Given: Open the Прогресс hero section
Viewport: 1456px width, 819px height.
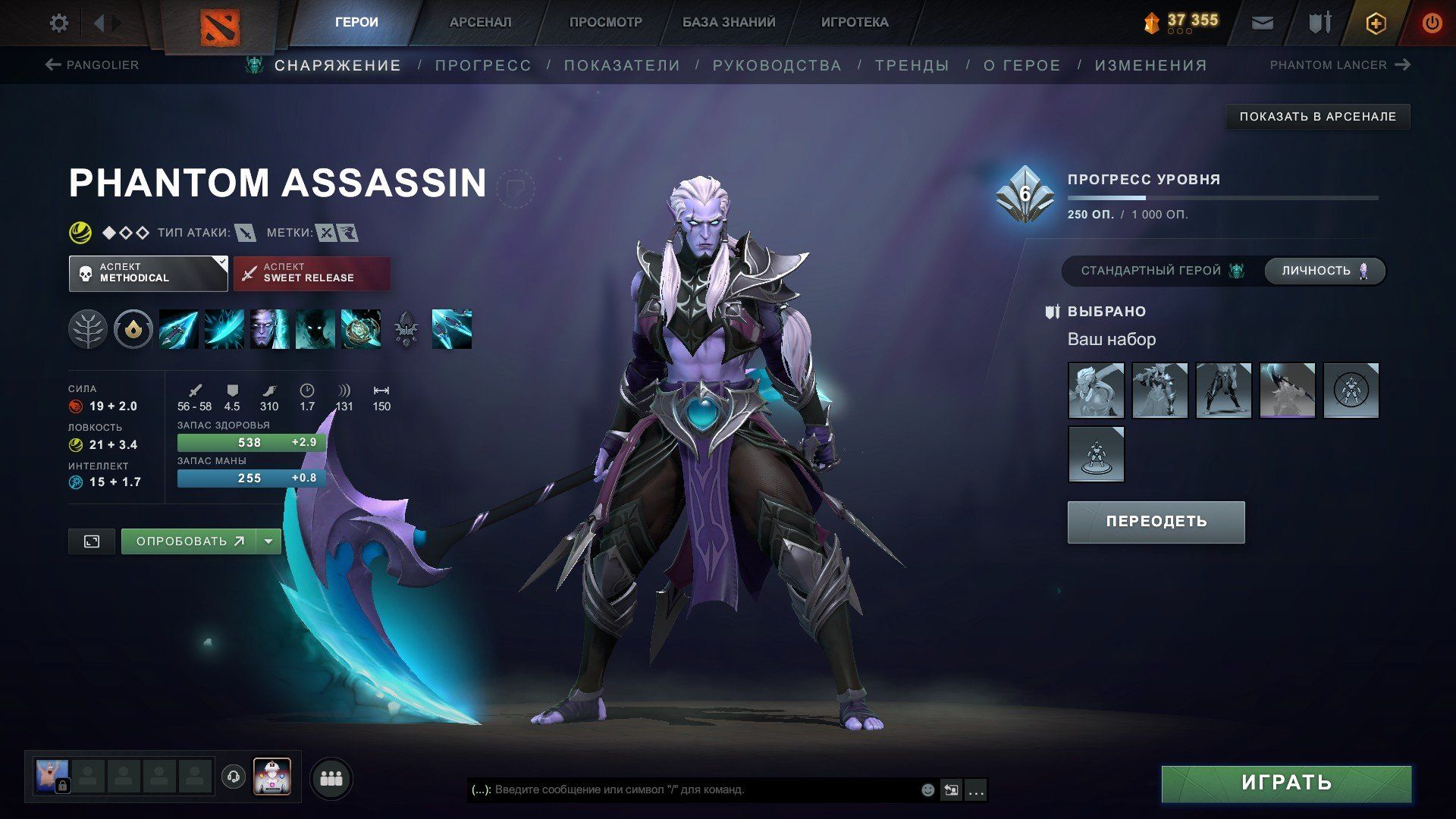Looking at the screenshot, I should [x=483, y=66].
